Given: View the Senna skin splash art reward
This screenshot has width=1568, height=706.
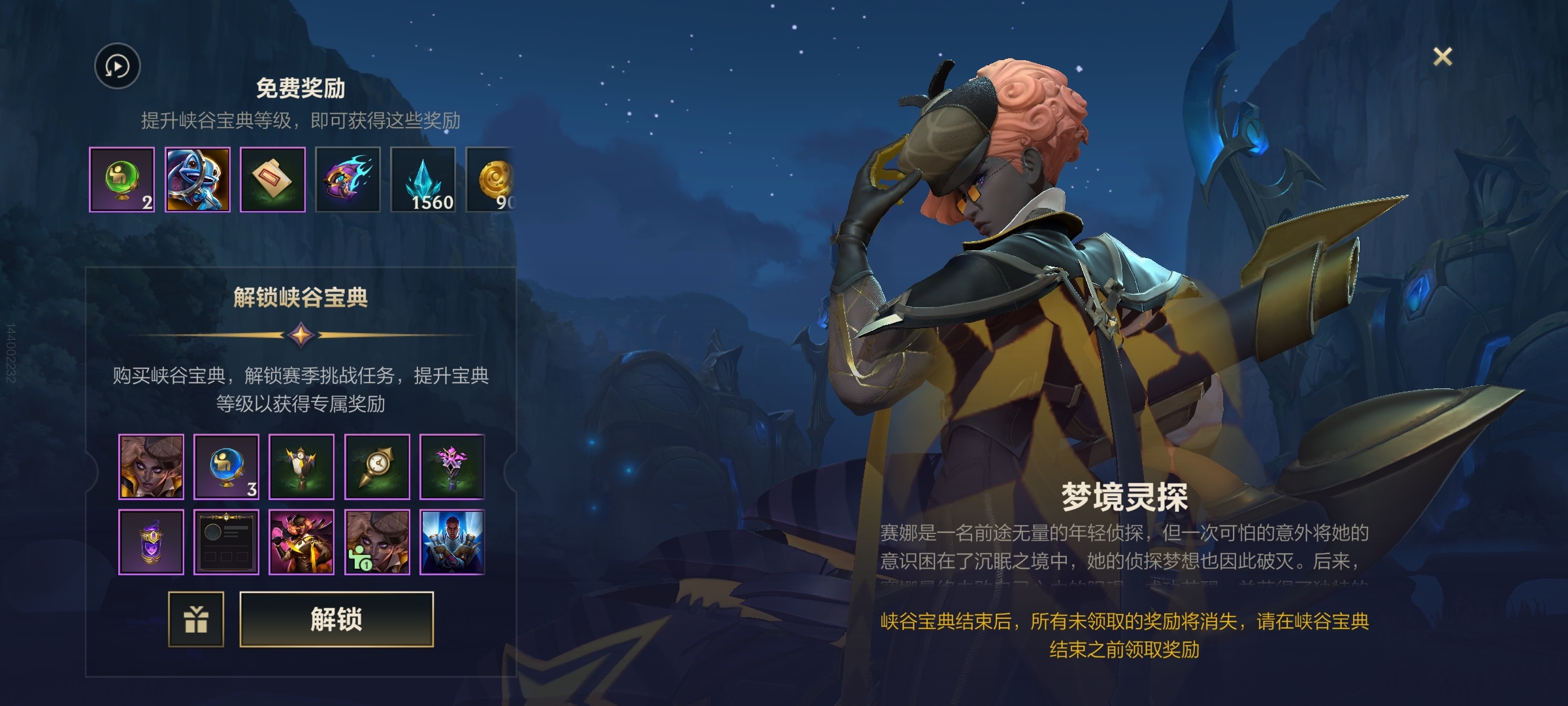Looking at the screenshot, I should click(302, 542).
